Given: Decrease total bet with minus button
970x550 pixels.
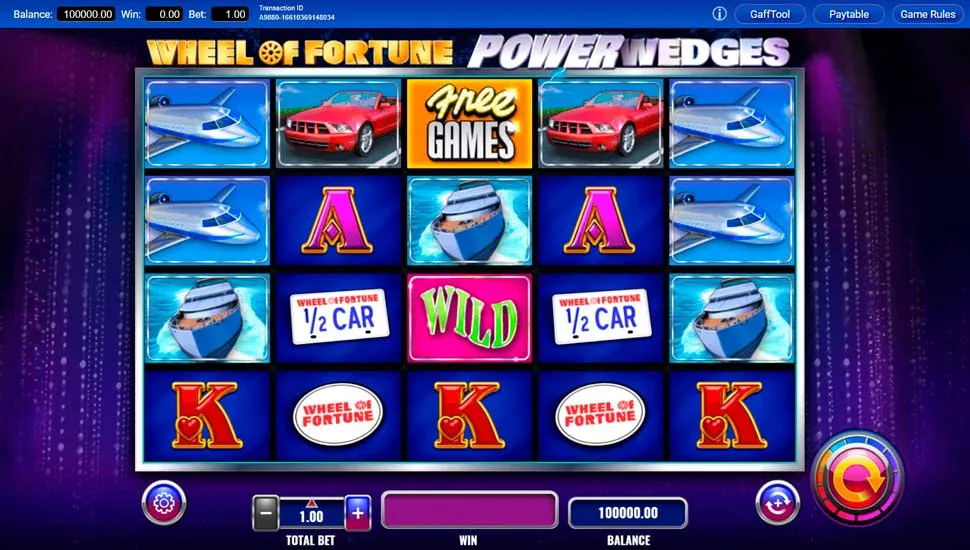Looking at the screenshot, I should (x=266, y=514).
